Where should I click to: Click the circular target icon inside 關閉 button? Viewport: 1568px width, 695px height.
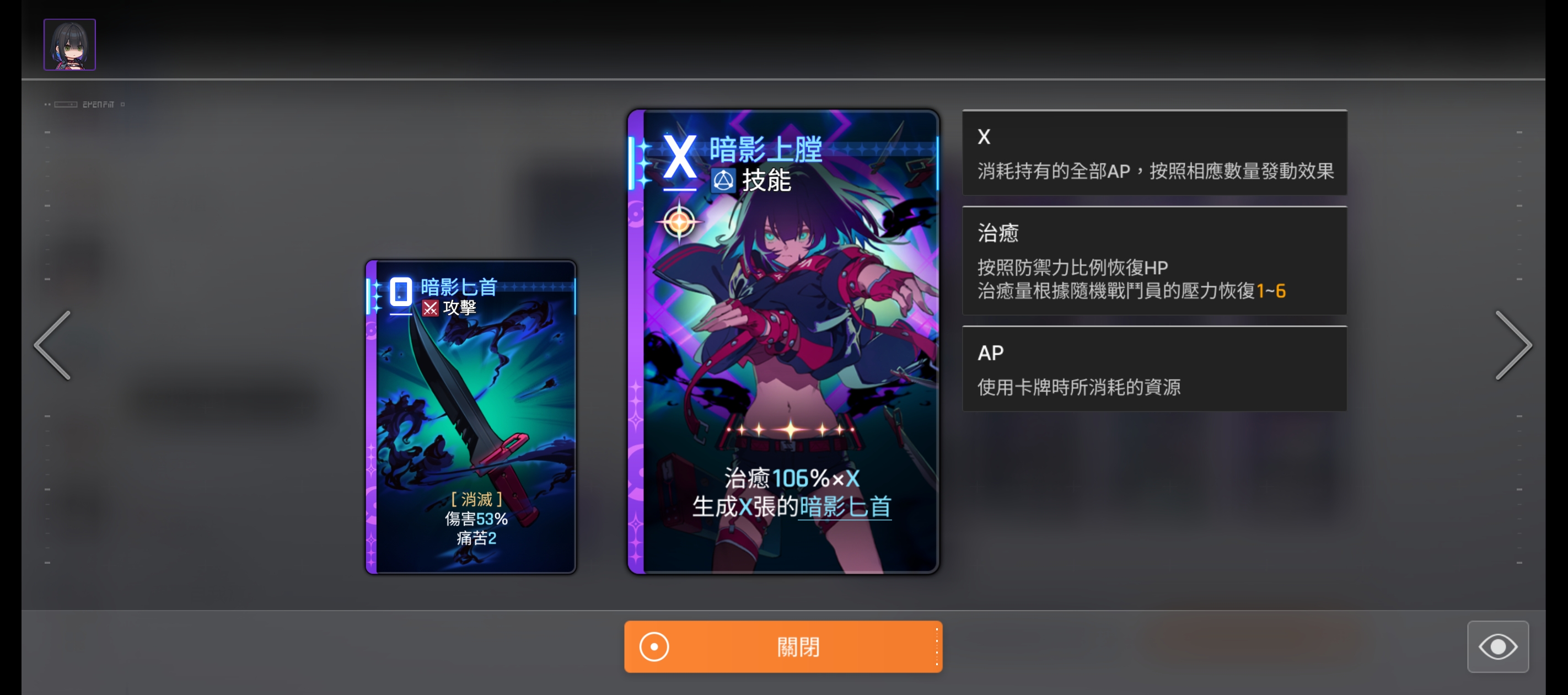(653, 647)
